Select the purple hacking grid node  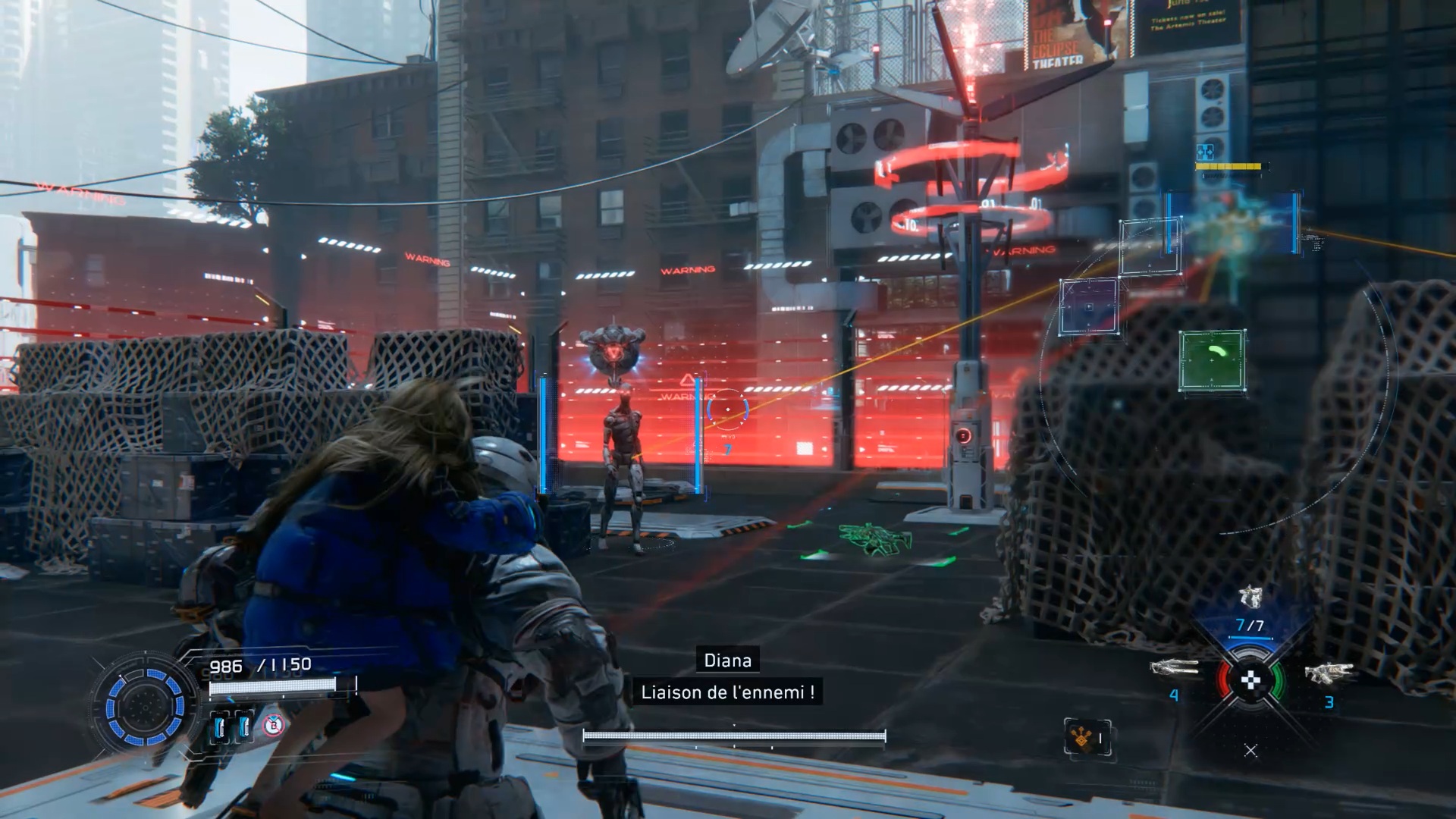[1089, 306]
